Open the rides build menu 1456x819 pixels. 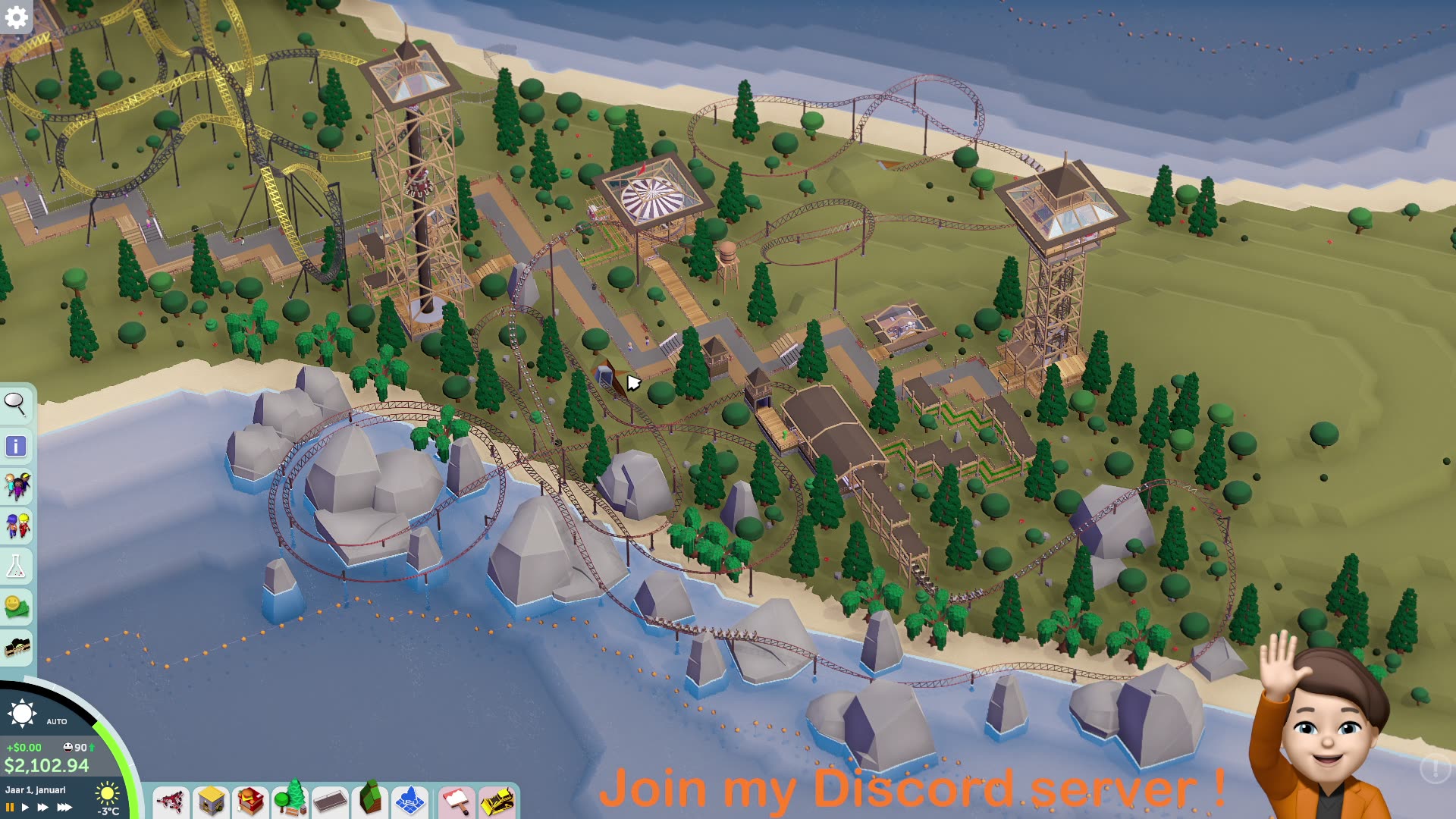pos(171,801)
